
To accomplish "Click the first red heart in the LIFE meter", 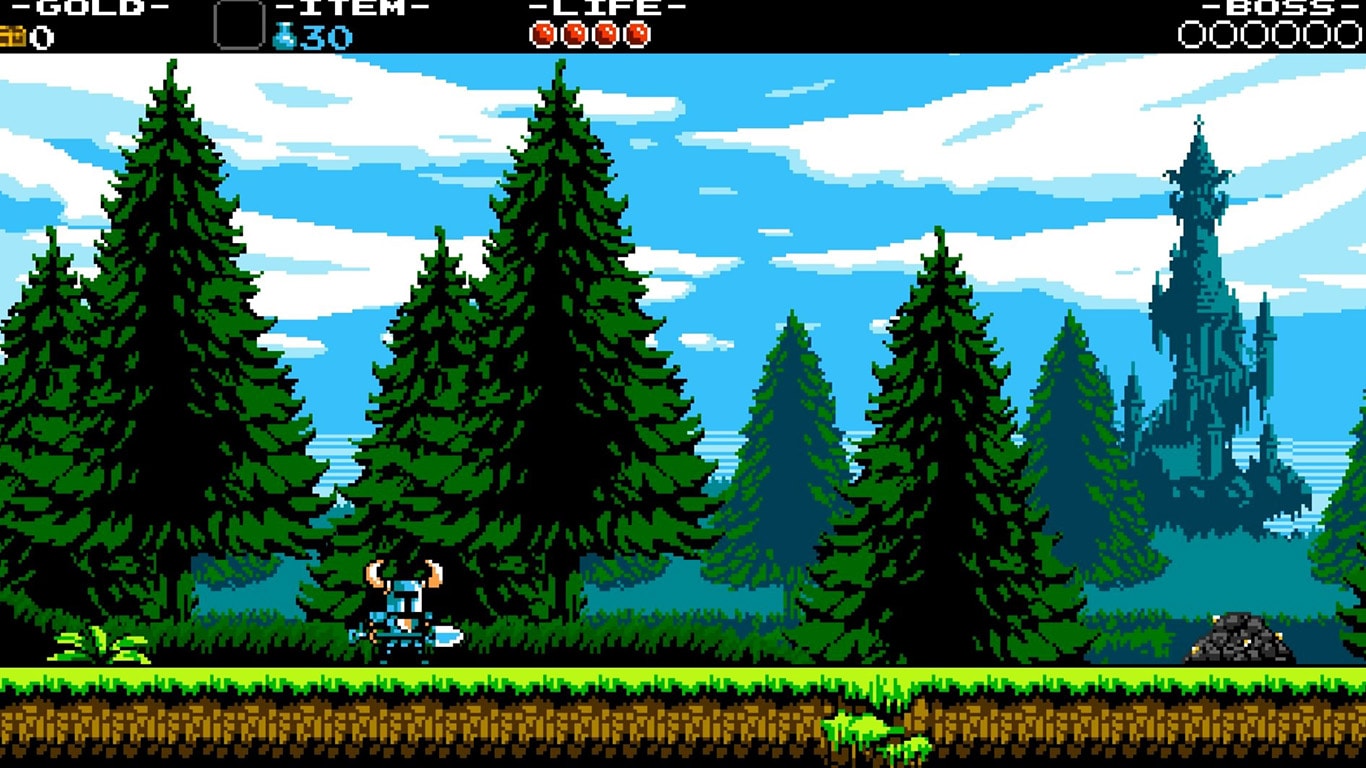I will (x=541, y=31).
